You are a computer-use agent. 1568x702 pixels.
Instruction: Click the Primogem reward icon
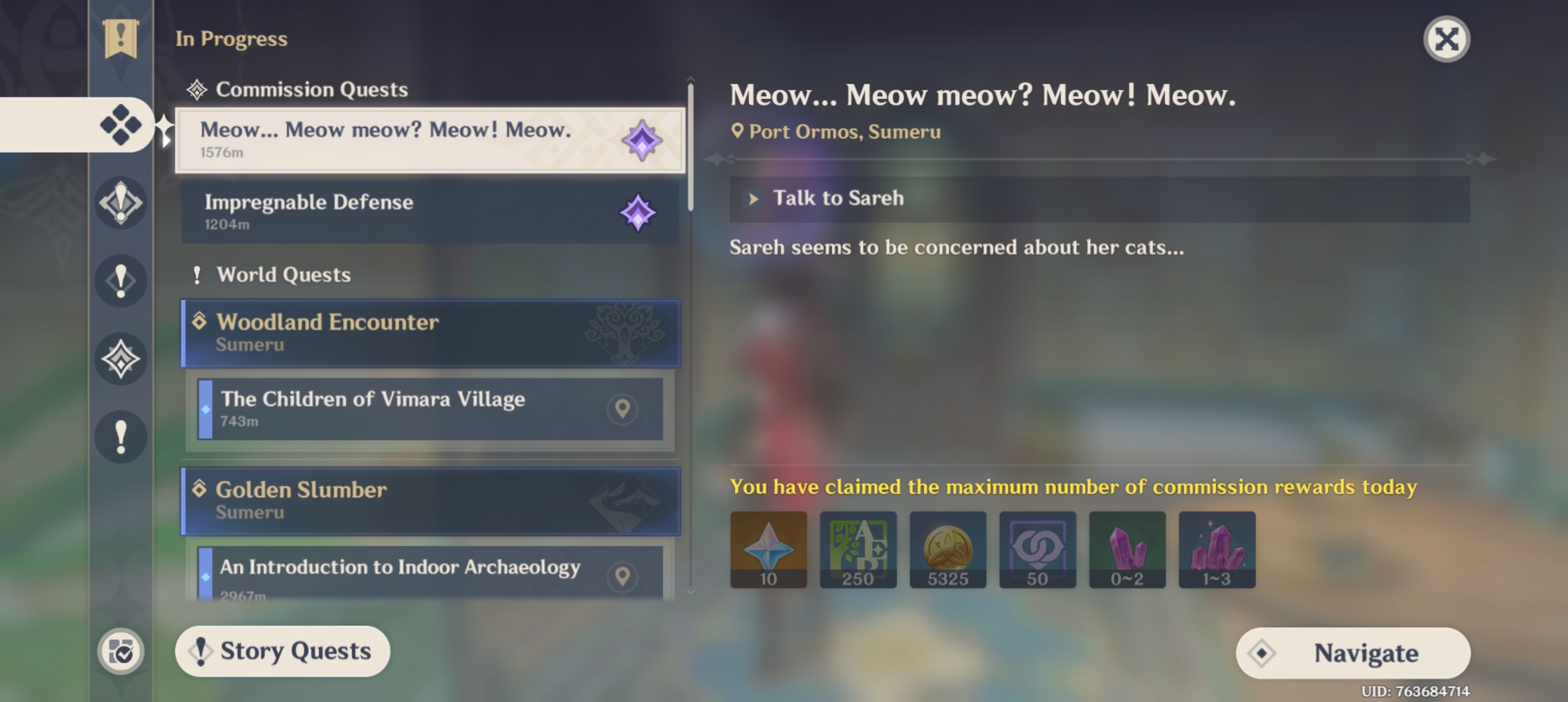(x=768, y=549)
